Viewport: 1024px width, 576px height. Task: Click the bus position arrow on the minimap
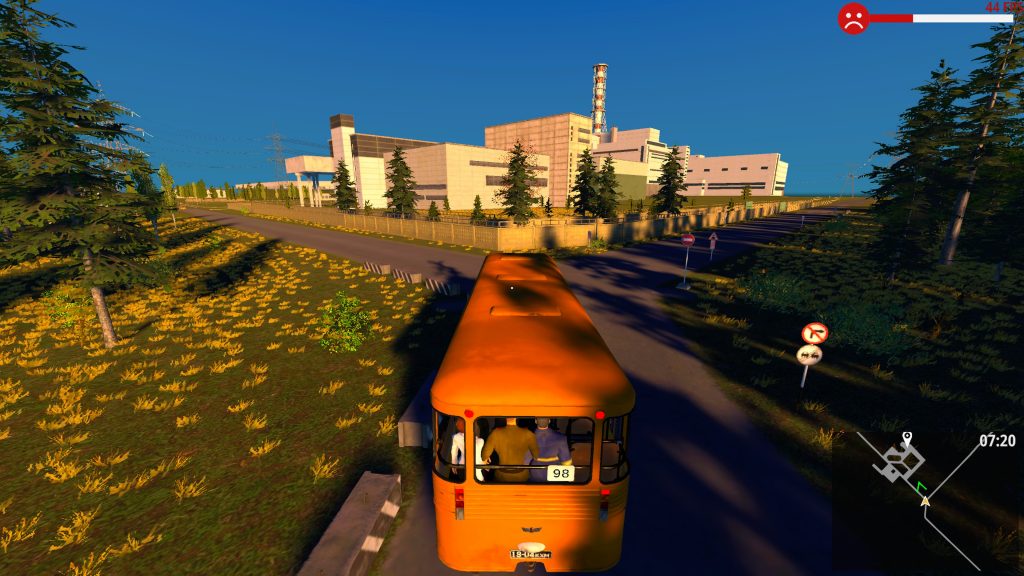coord(925,499)
